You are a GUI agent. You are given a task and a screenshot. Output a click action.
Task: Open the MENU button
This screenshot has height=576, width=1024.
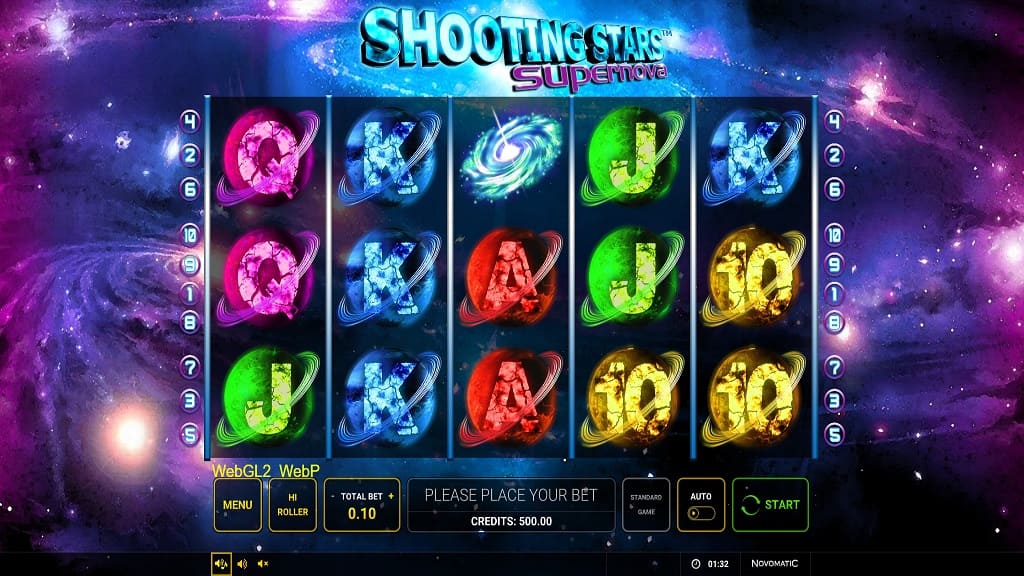click(x=237, y=505)
